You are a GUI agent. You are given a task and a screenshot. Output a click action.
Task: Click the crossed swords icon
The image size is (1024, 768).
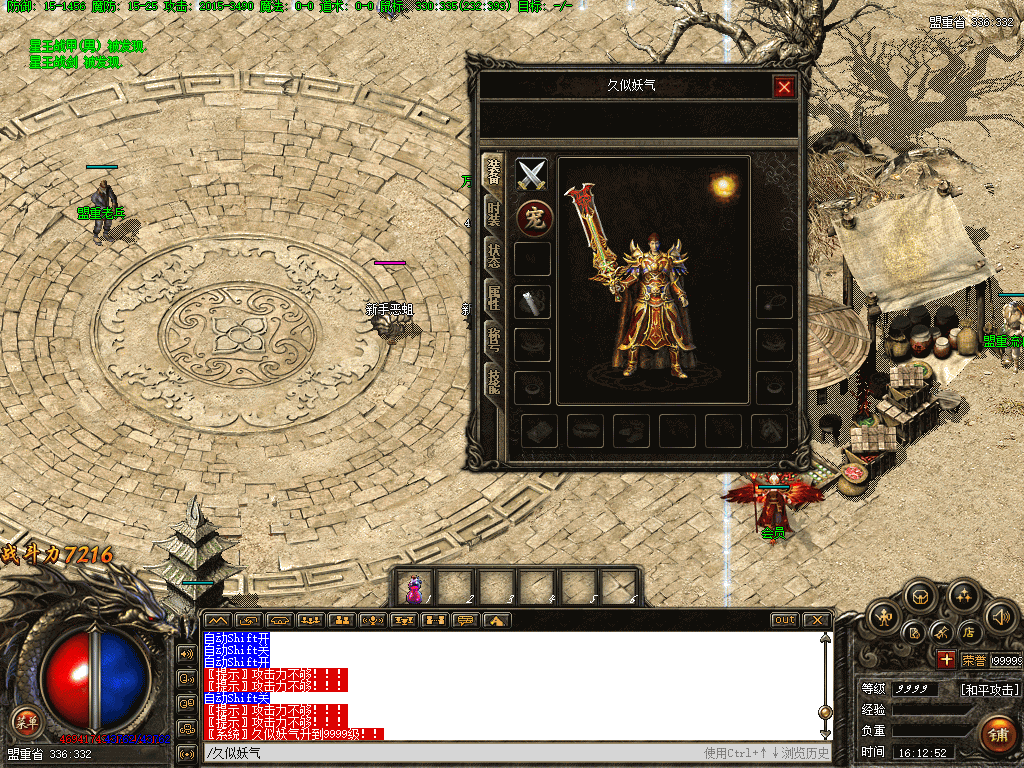pos(532,175)
